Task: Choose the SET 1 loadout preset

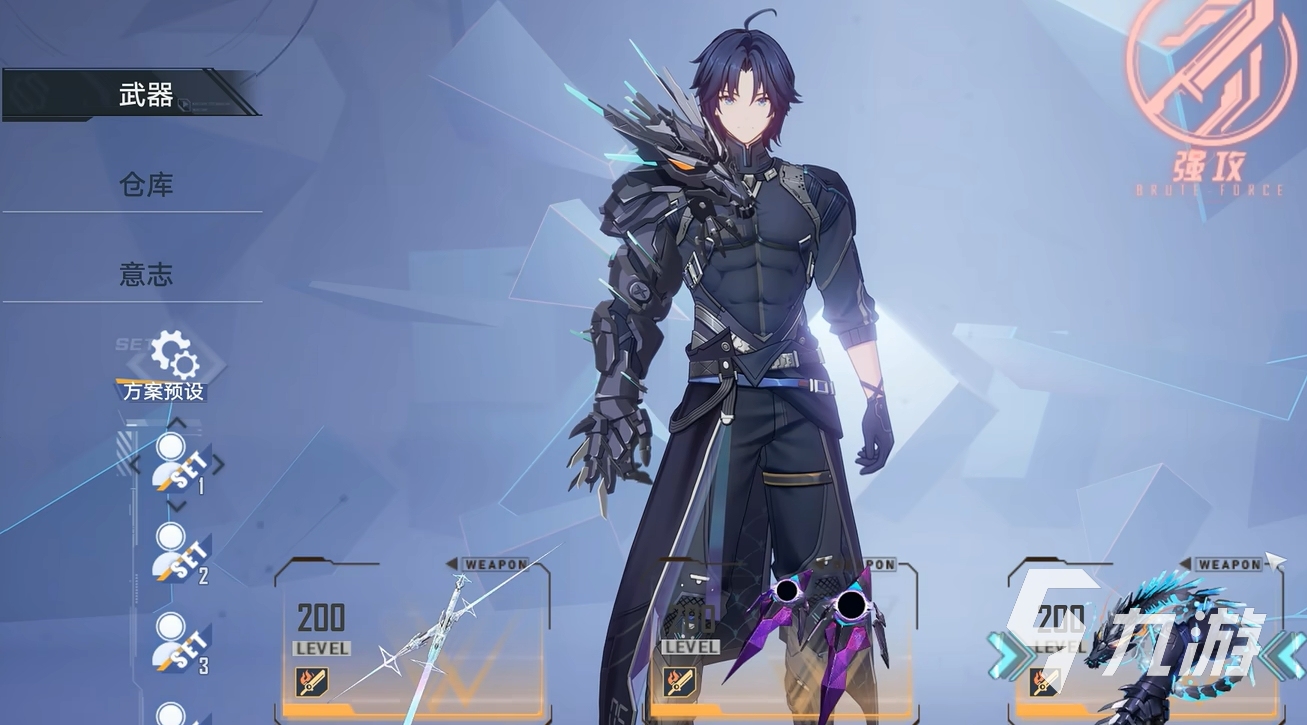Action: pyautogui.click(x=178, y=465)
